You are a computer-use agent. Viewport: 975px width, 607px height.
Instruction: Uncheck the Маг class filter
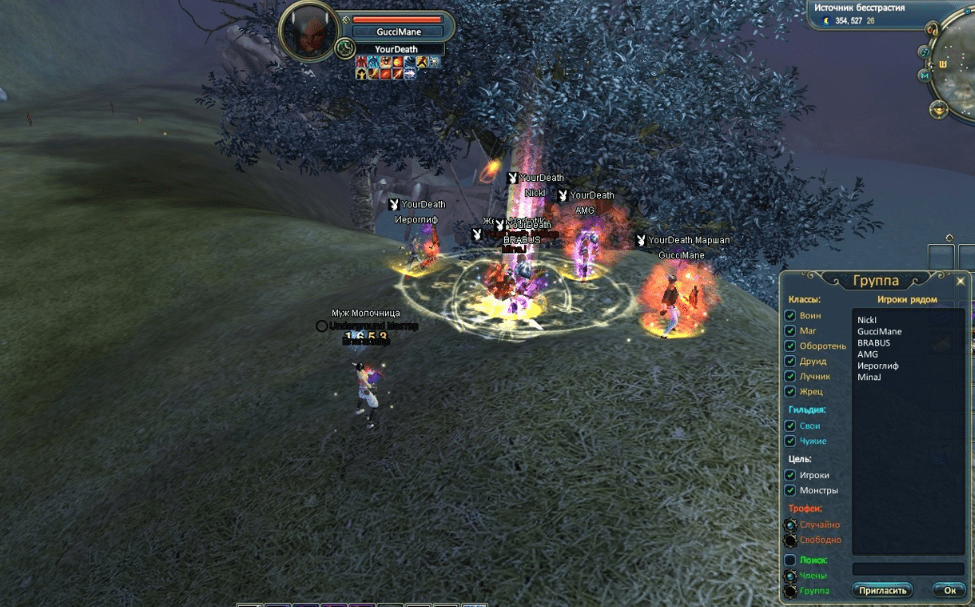(790, 331)
